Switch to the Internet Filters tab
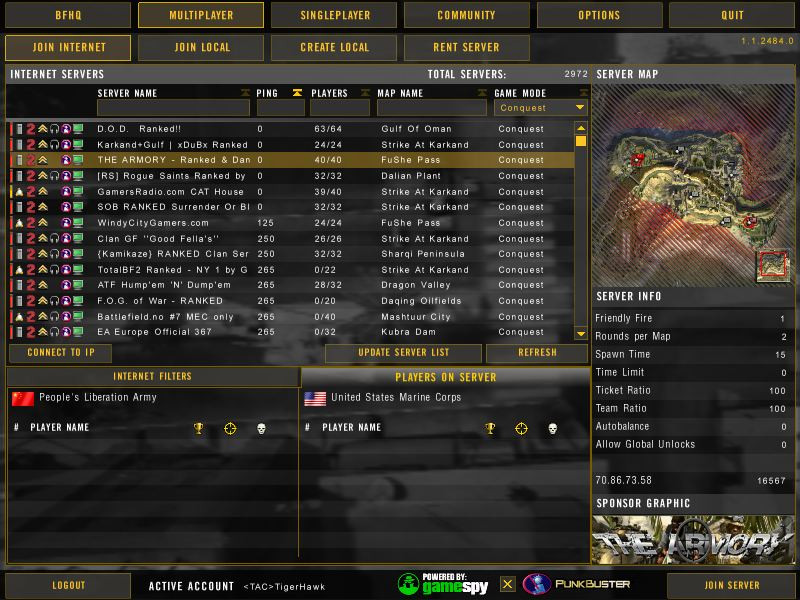 [x=152, y=377]
